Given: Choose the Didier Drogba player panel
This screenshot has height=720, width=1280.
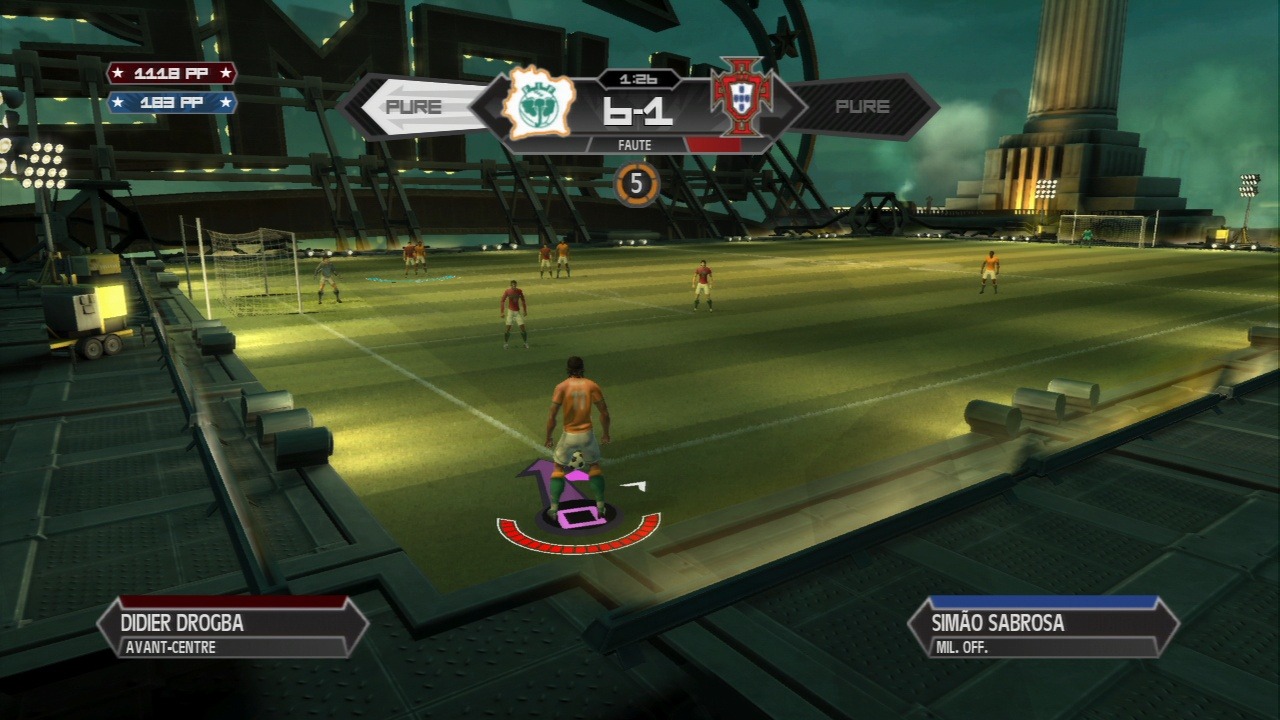Looking at the screenshot, I should pos(232,628).
